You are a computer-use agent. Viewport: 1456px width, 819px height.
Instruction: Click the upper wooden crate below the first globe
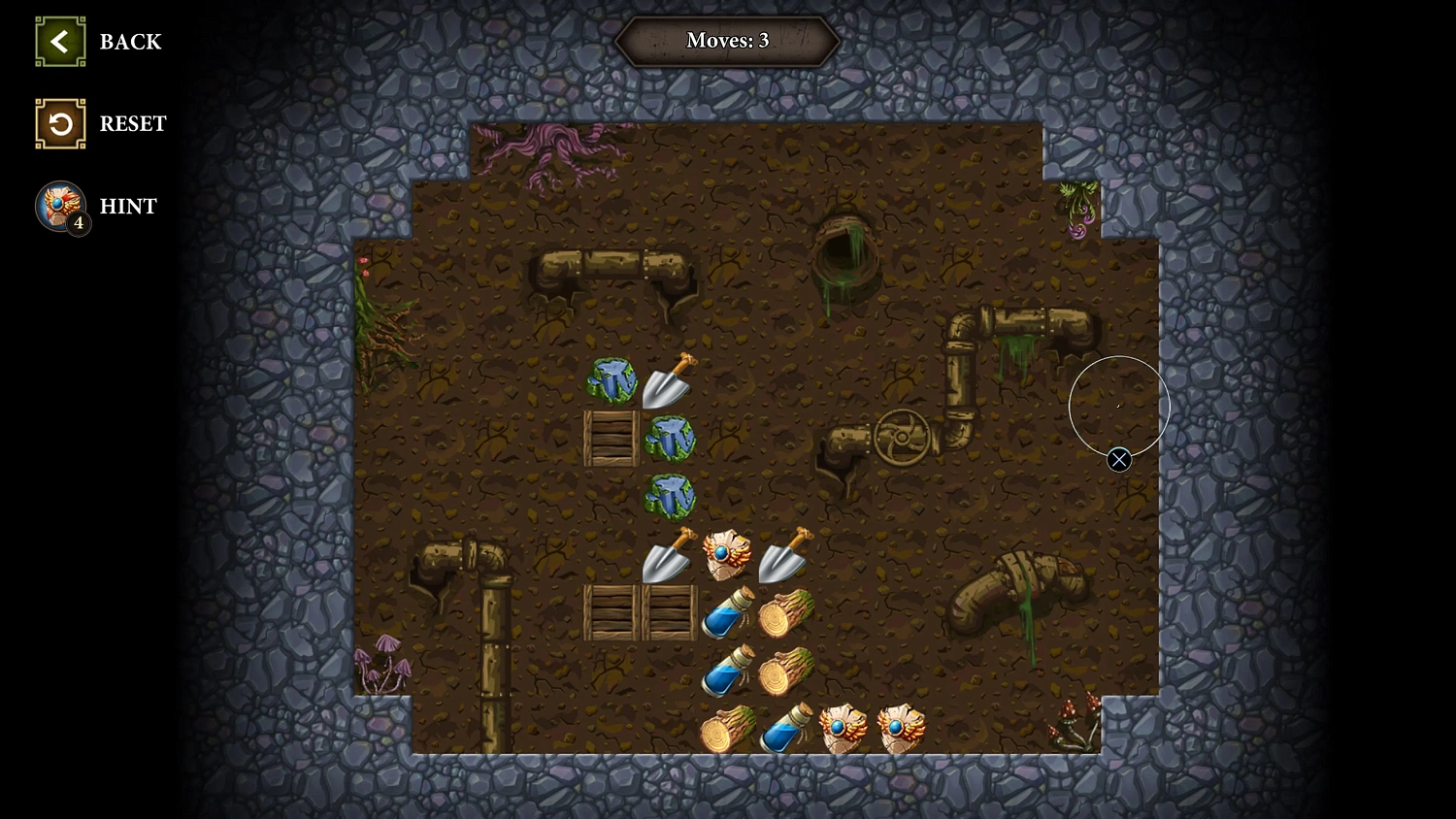pyautogui.click(x=613, y=437)
